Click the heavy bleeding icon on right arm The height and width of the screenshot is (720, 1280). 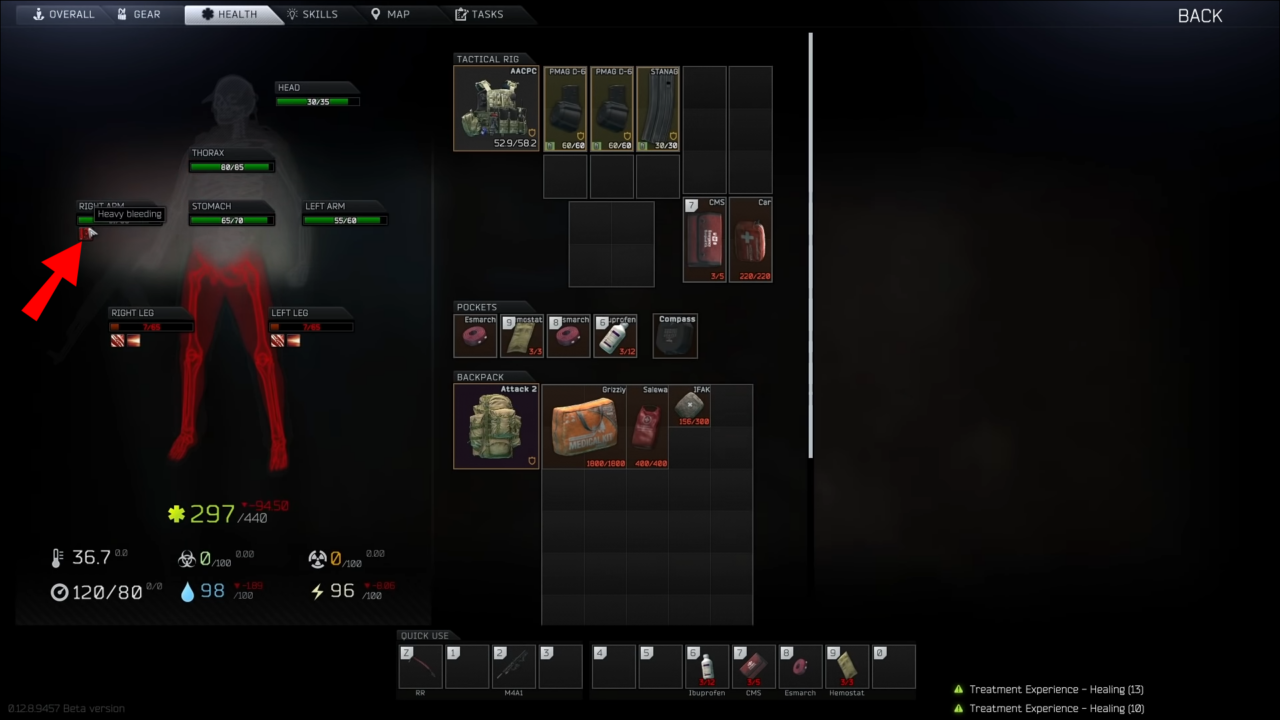84,233
